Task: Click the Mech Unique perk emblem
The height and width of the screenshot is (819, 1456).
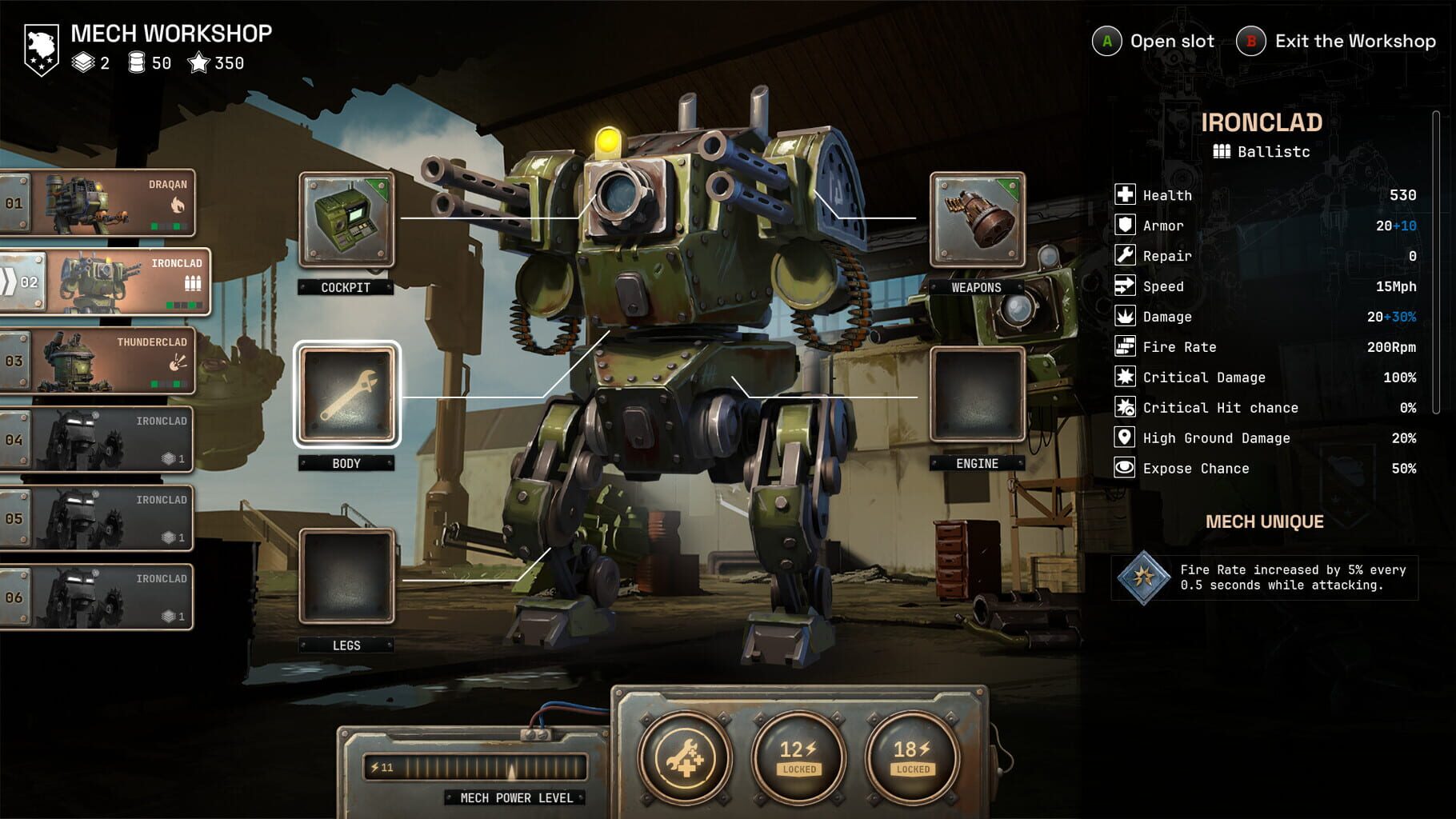Action: (x=1146, y=577)
